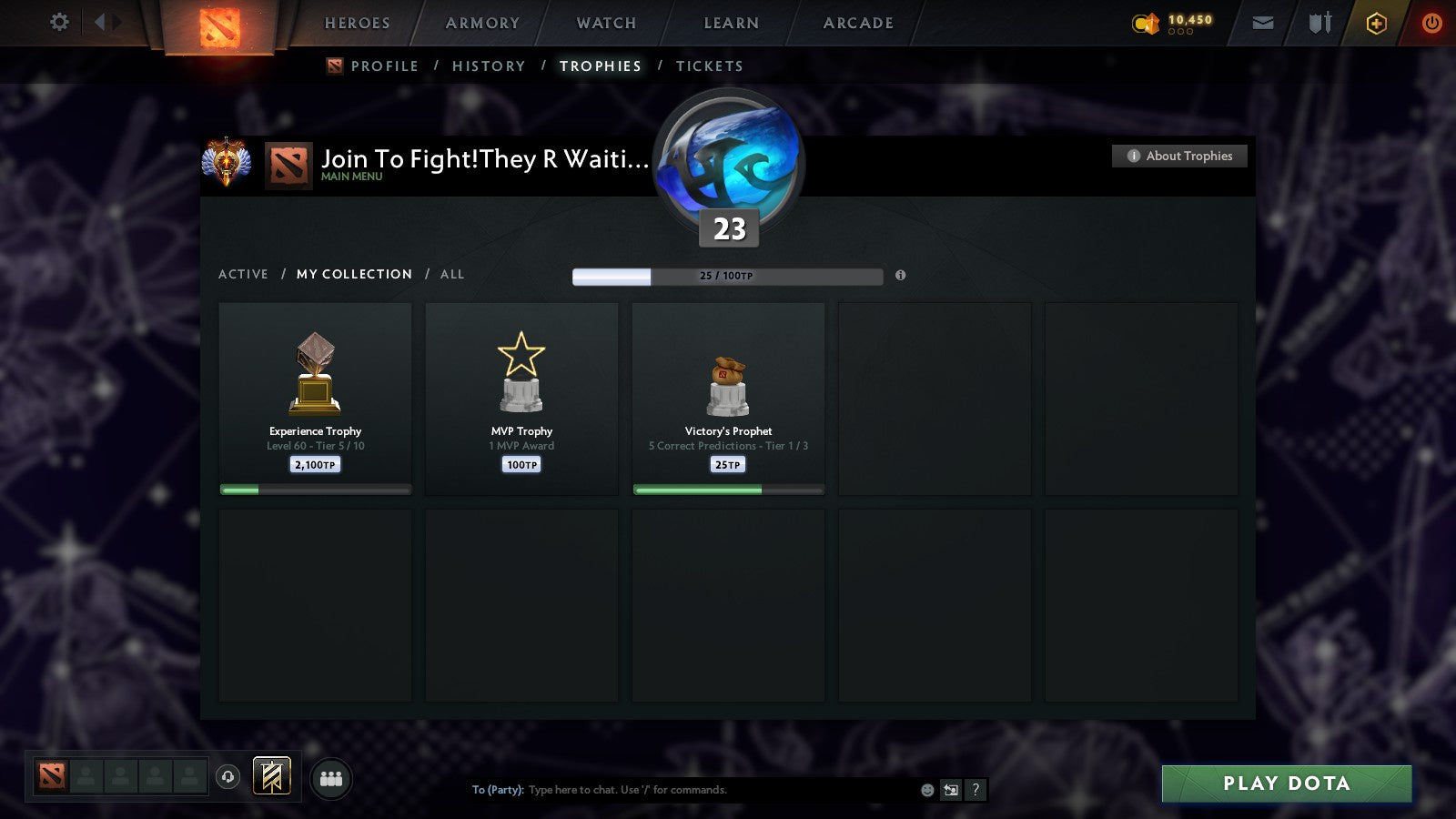Image resolution: width=1456 pixels, height=819 pixels.
Task: Open the settings gear icon
Action: pos(58,23)
